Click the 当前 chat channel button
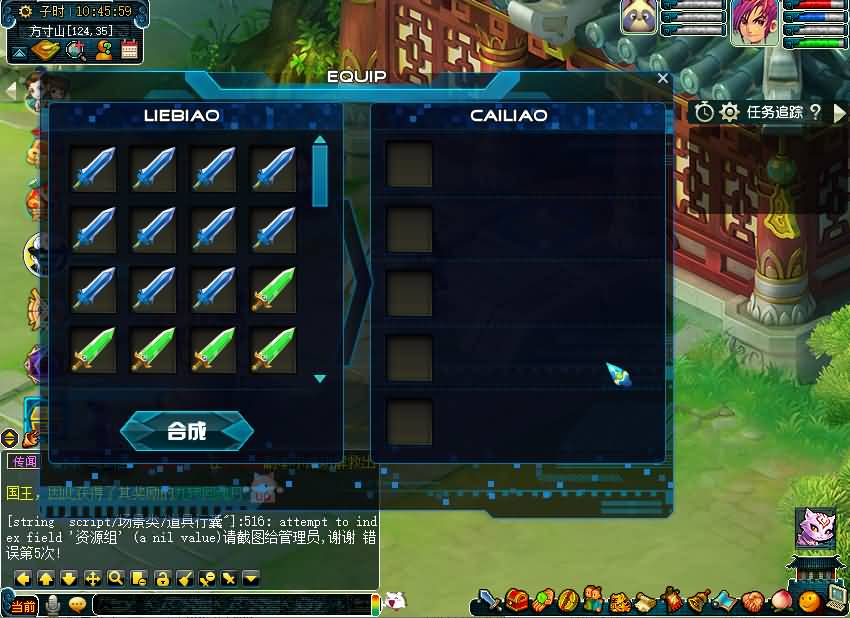 (x=23, y=606)
